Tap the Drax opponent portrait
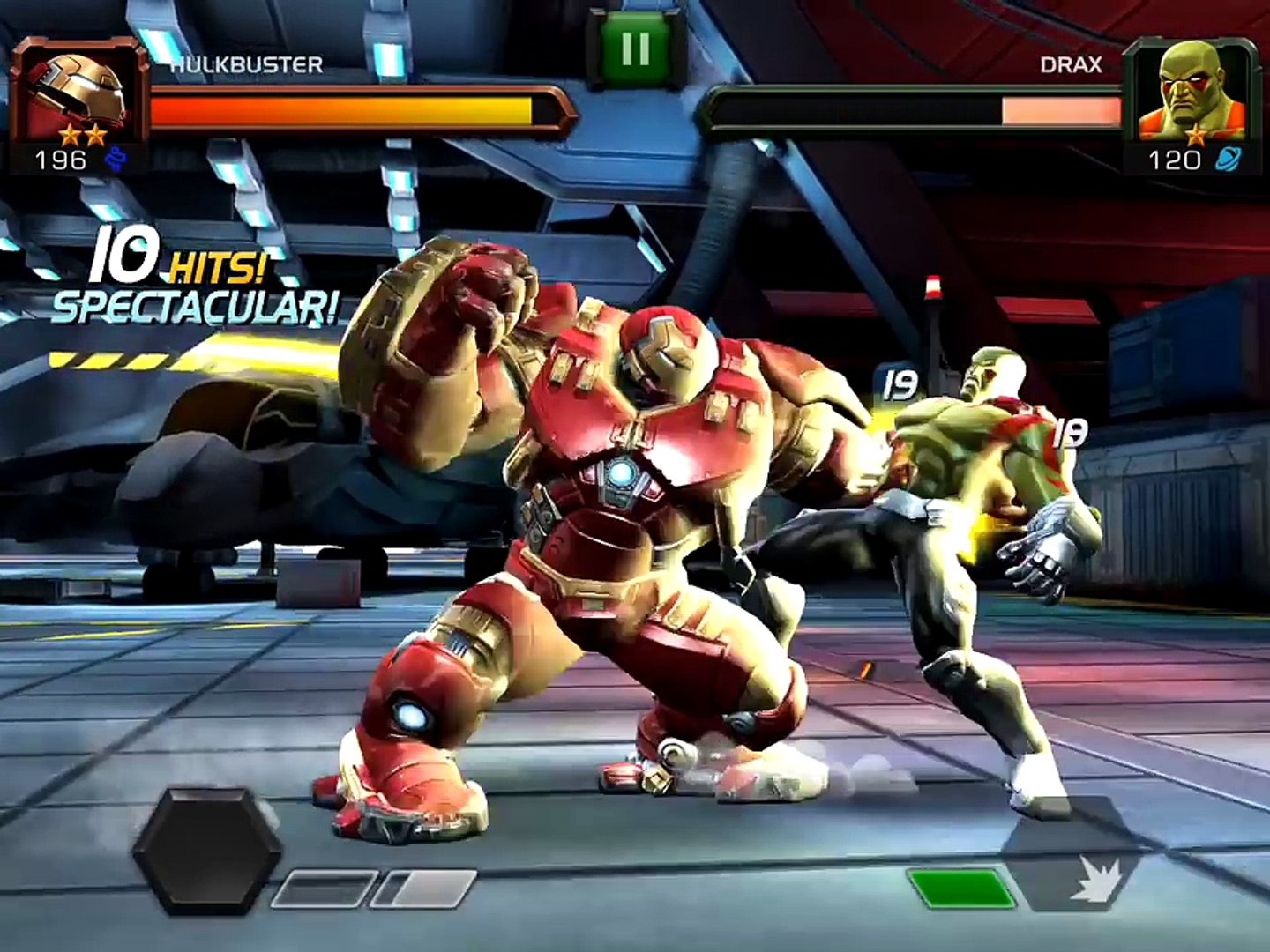This screenshot has height=952, width=1270. pos(1192,93)
